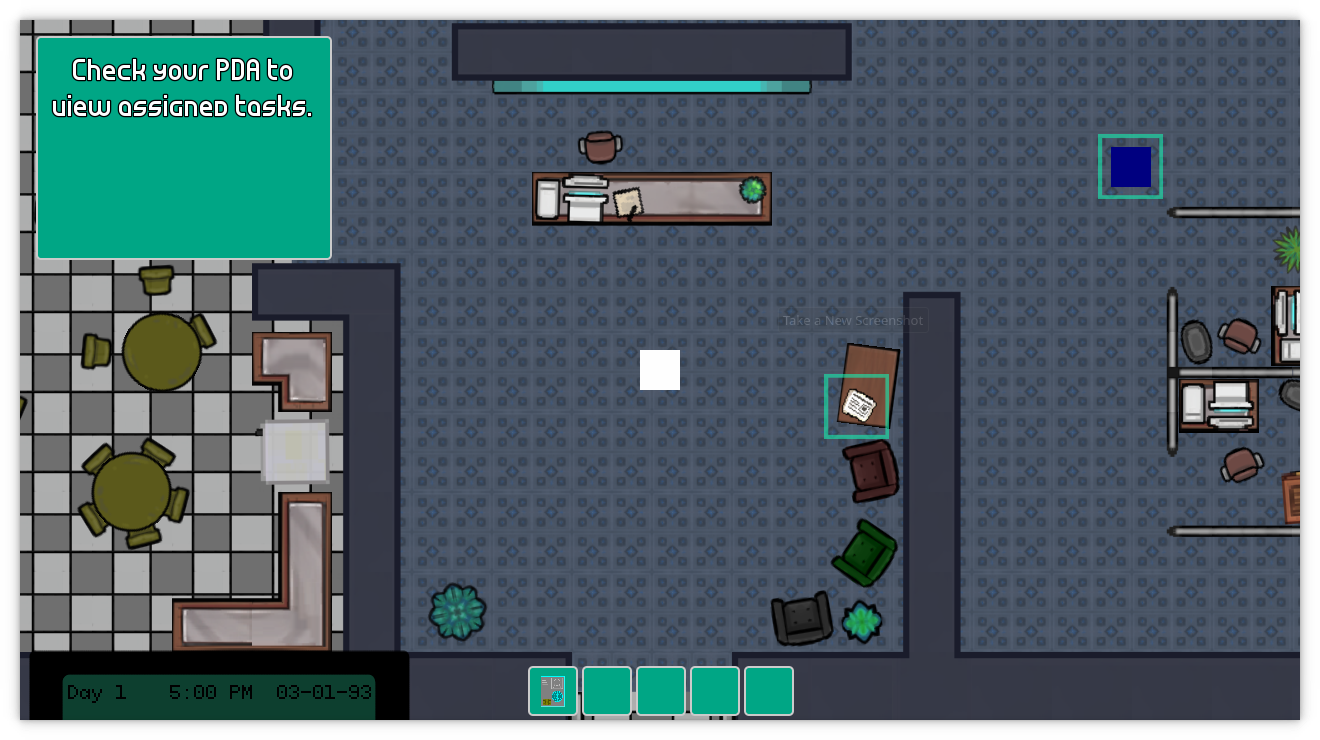The height and width of the screenshot is (740, 1320).
Task: Click the white square on the floor
Action: tap(660, 370)
